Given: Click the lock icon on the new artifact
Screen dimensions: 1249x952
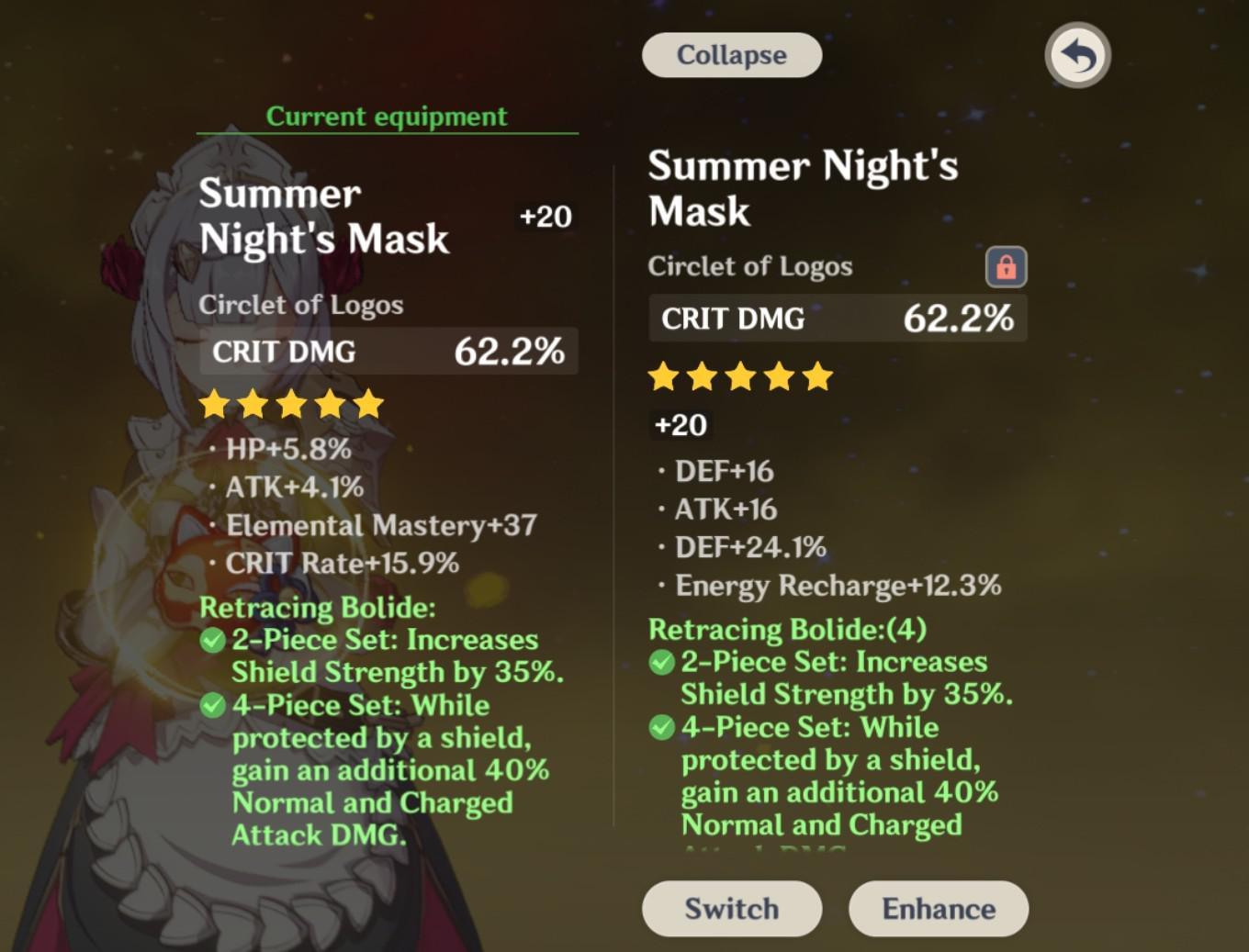Looking at the screenshot, I should pyautogui.click(x=1006, y=268).
